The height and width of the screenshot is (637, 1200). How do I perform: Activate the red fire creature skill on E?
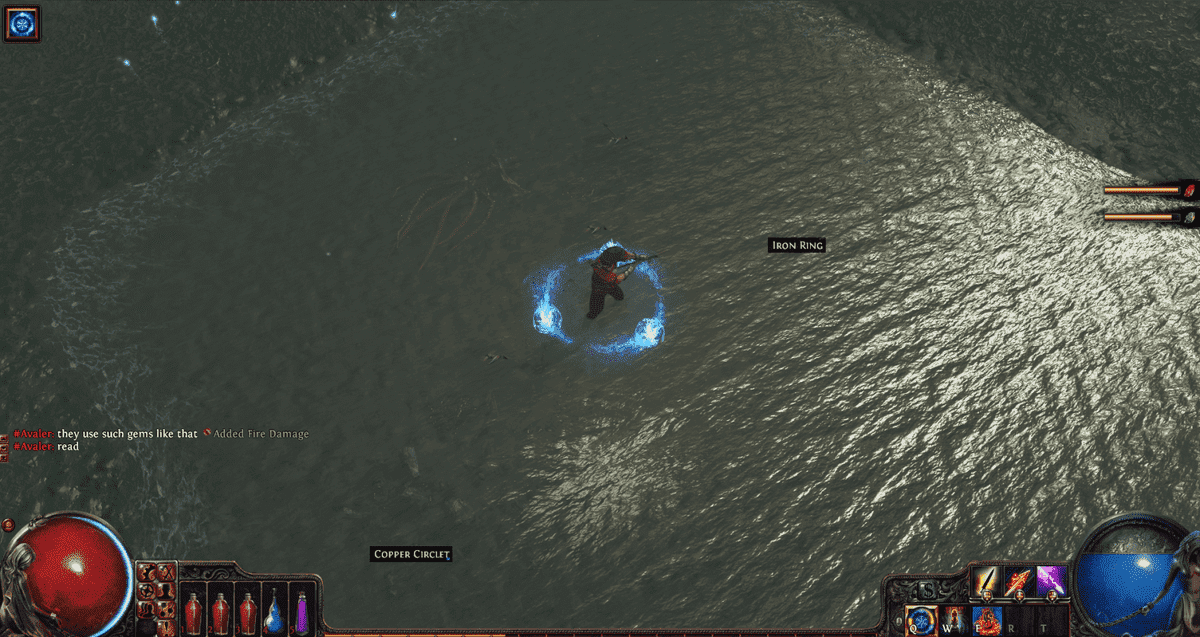coord(988,621)
